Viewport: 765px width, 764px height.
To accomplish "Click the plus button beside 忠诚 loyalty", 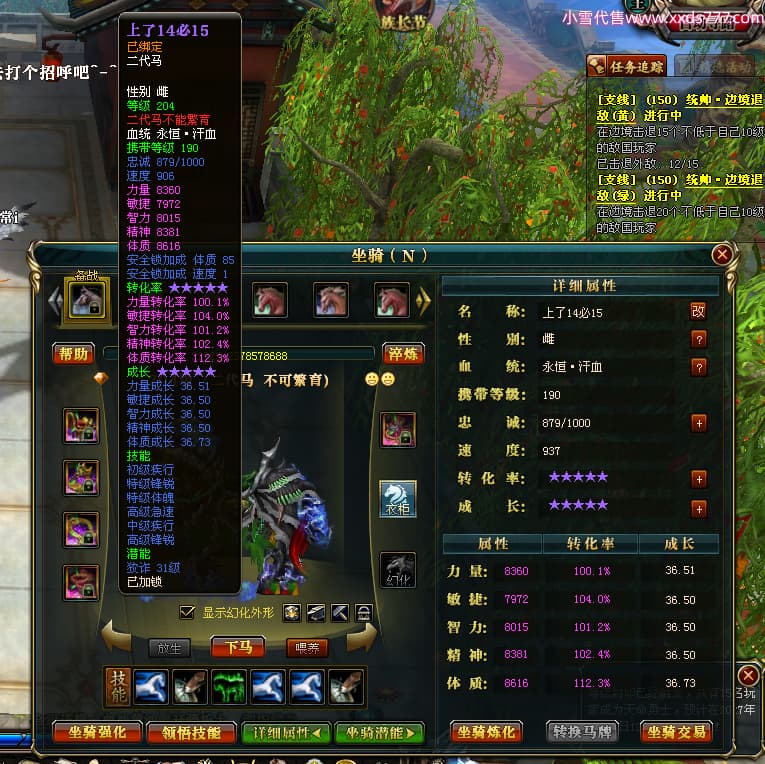I will 698,423.
